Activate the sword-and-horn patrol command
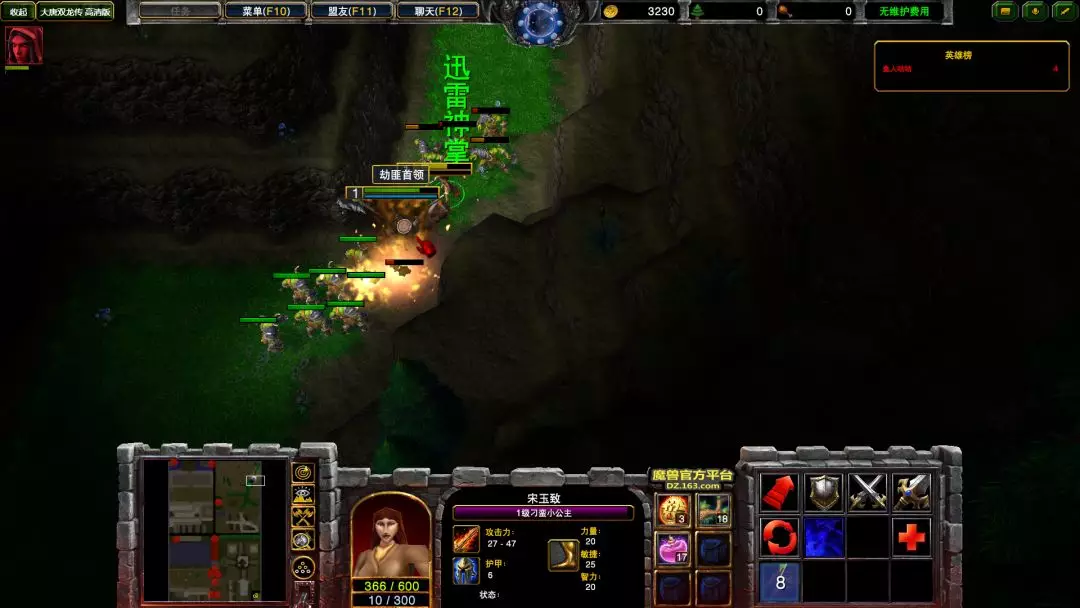This screenshot has height=608, width=1080. 911,492
